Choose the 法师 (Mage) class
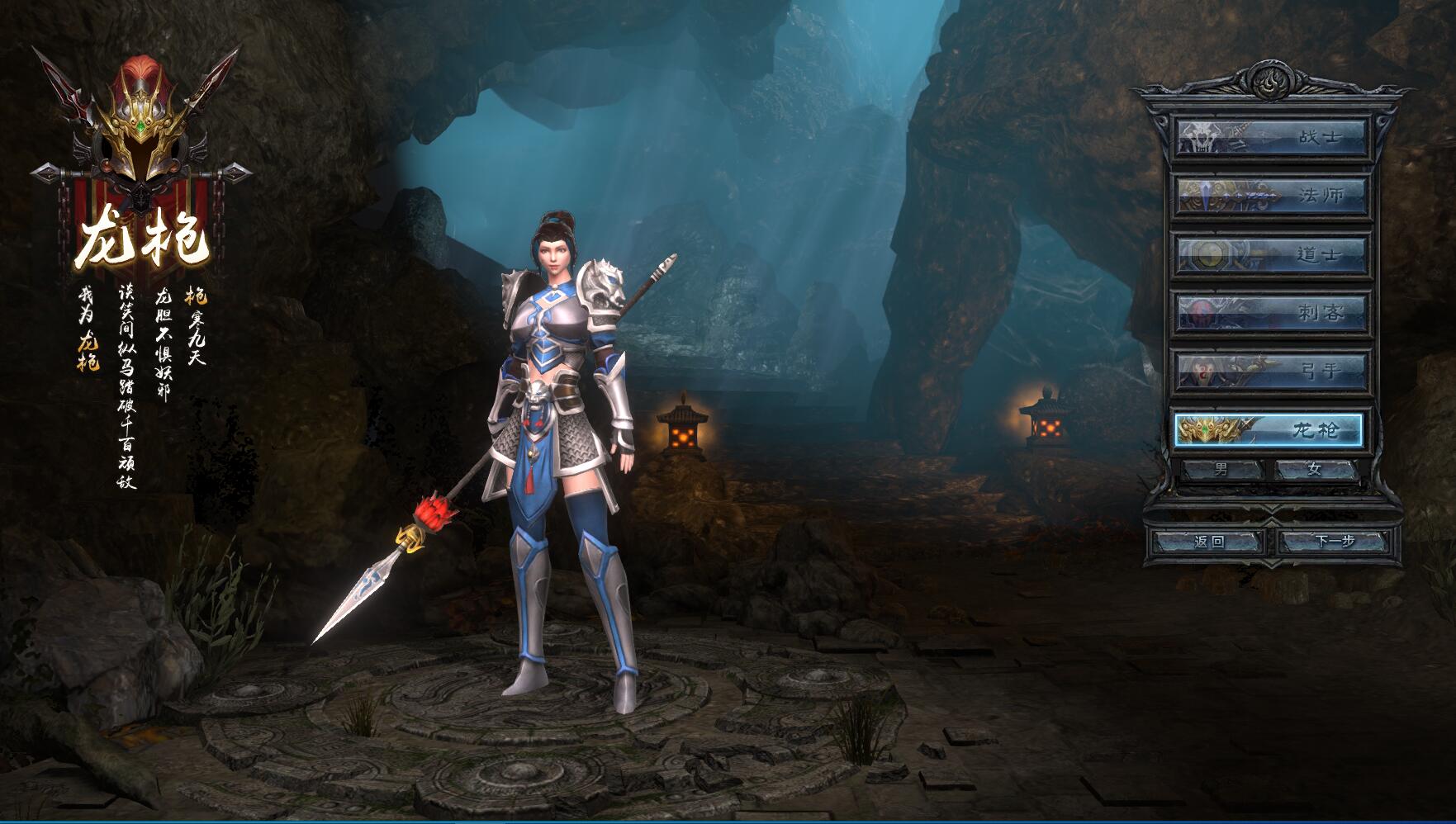 [x=1271, y=196]
